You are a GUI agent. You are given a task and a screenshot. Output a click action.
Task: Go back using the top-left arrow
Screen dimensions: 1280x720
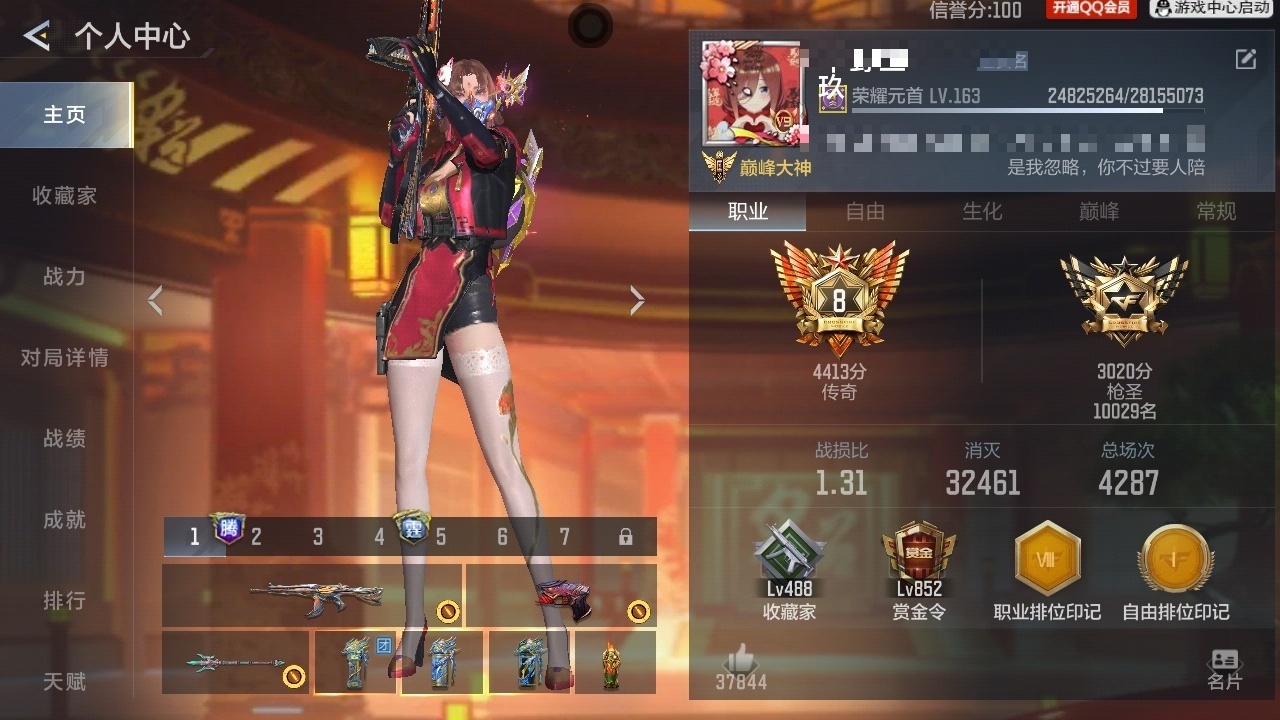click(x=37, y=37)
